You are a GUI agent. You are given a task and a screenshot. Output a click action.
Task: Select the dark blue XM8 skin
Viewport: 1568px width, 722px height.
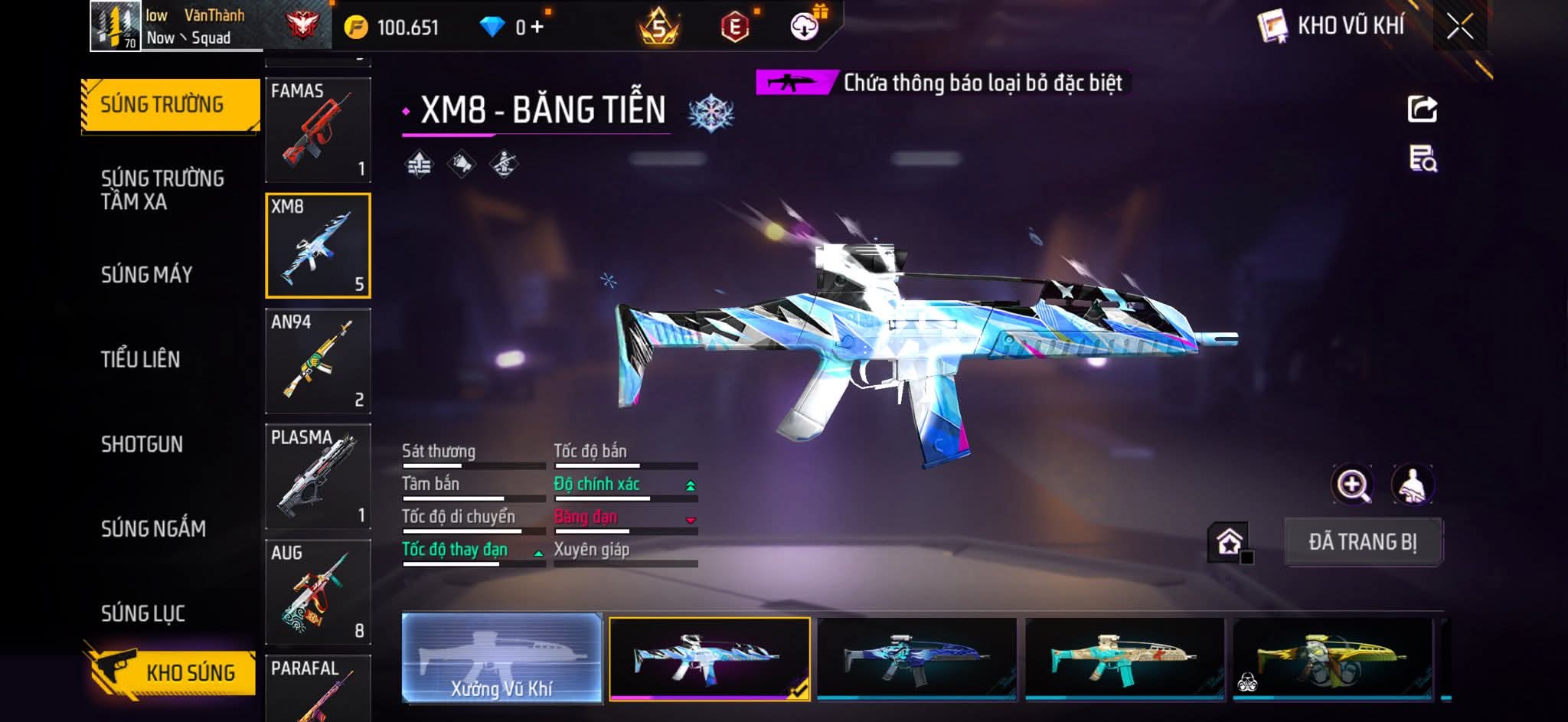(x=916, y=658)
